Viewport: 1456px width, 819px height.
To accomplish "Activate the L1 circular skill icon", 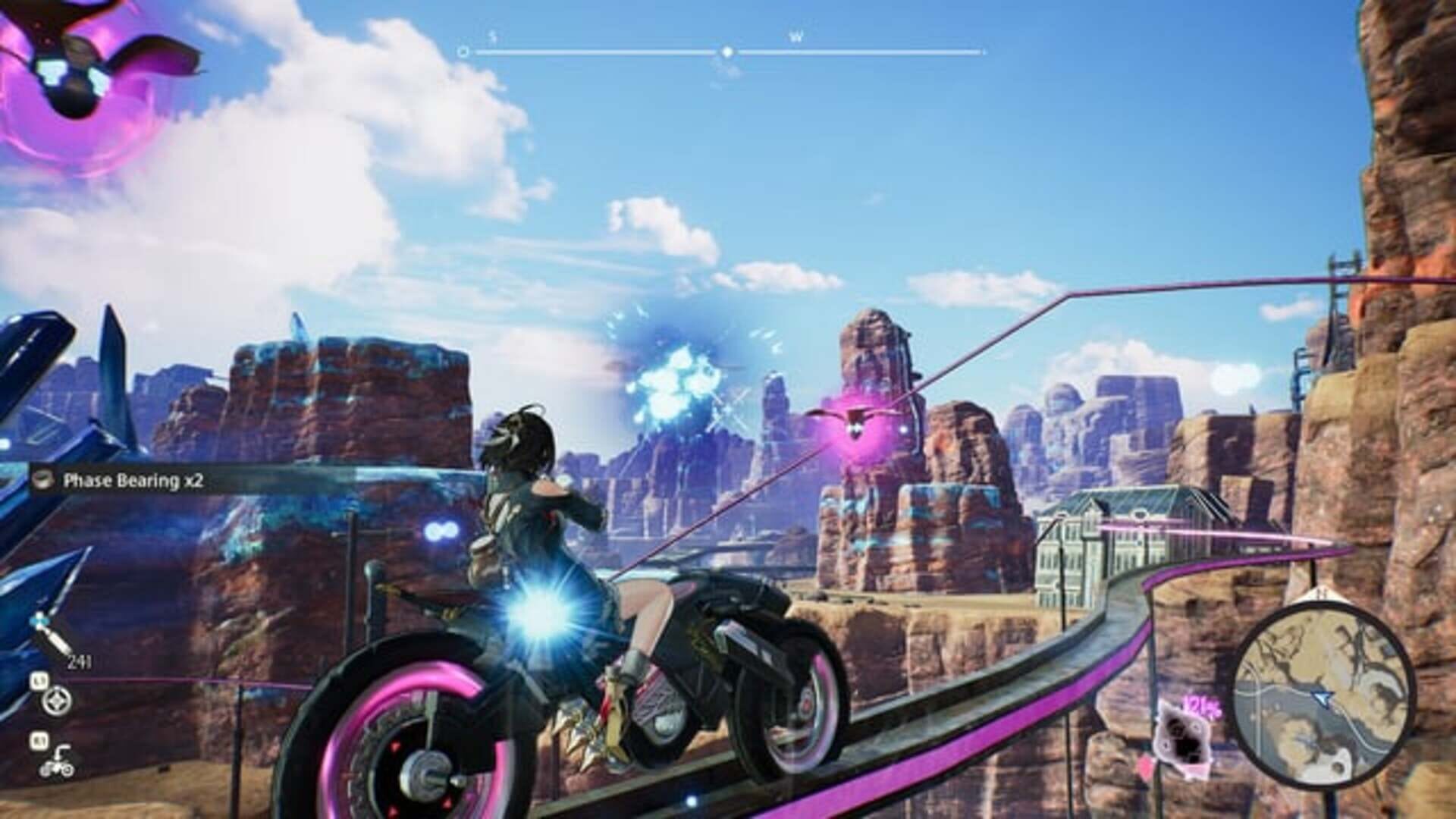I will point(56,701).
